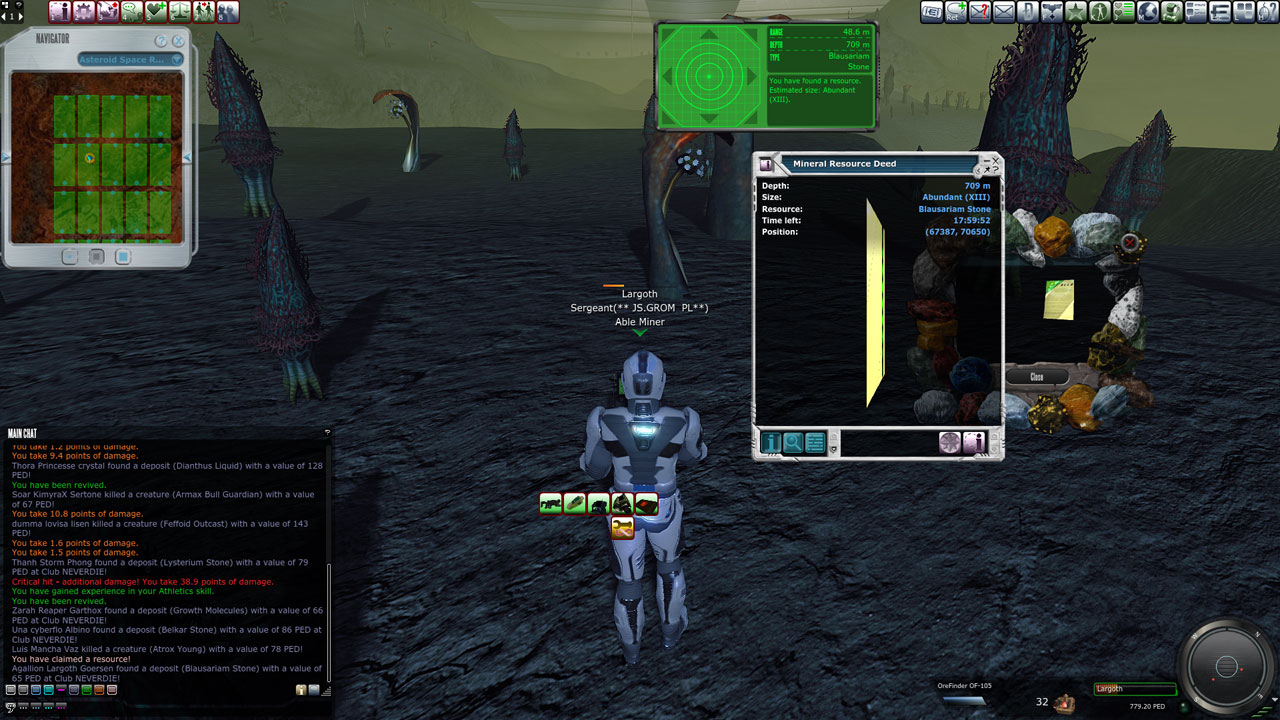Viewport: 1280px width, 720px height.
Task: Click the red X on the loot frame
Action: [x=1130, y=242]
